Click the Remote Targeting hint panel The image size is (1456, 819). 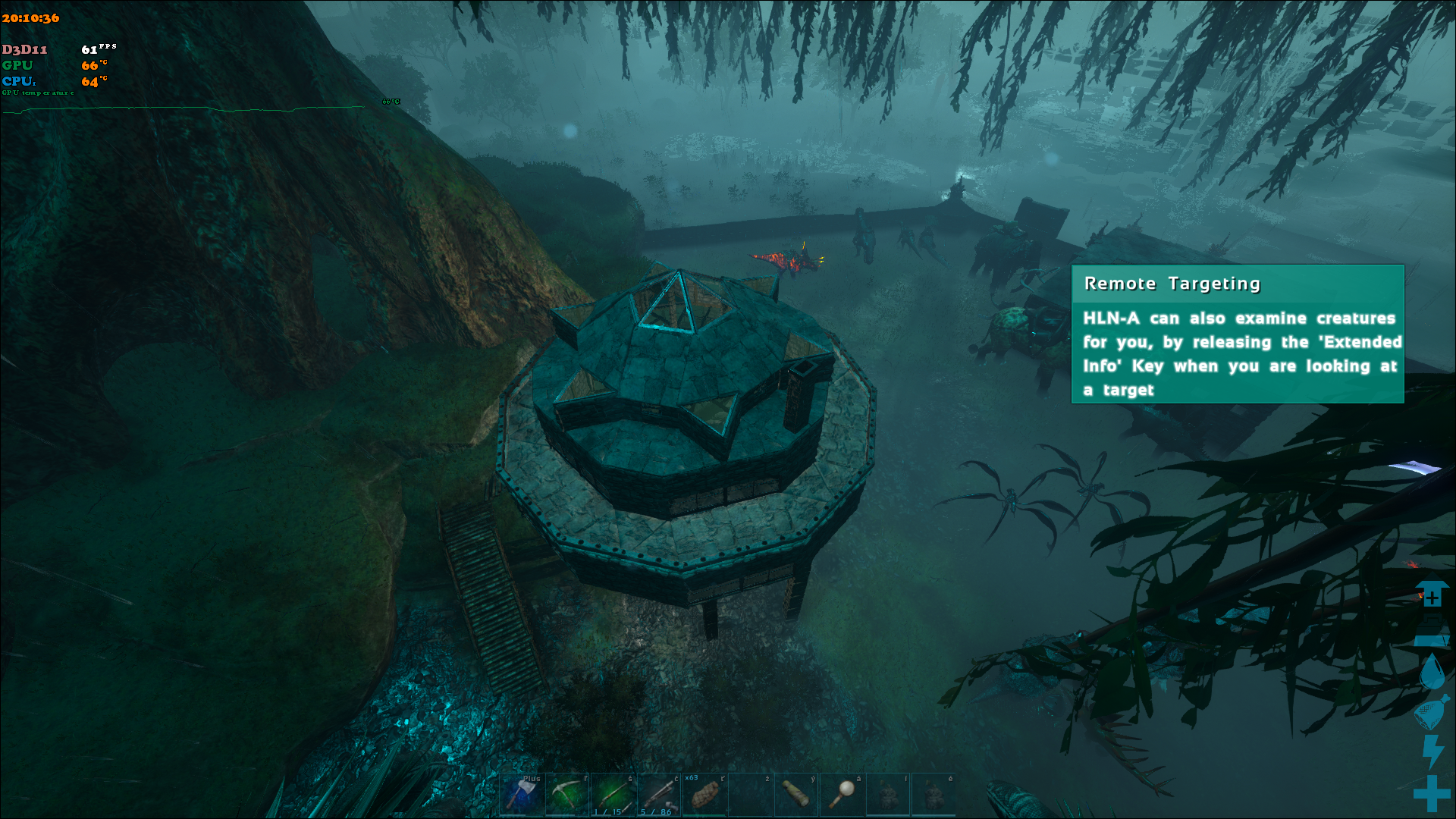point(1237,334)
